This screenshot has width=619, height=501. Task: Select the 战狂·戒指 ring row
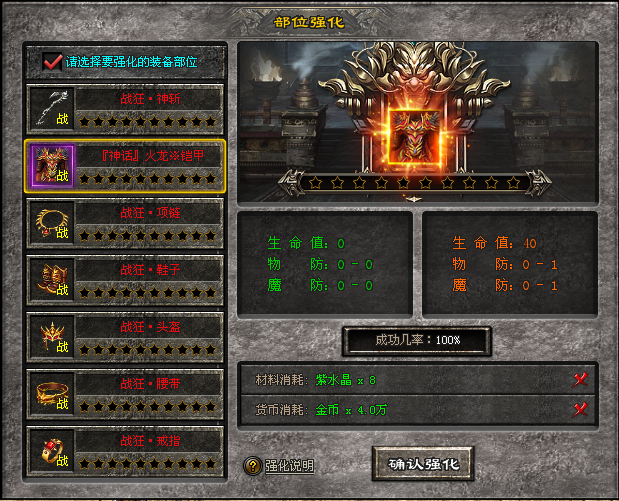124,451
